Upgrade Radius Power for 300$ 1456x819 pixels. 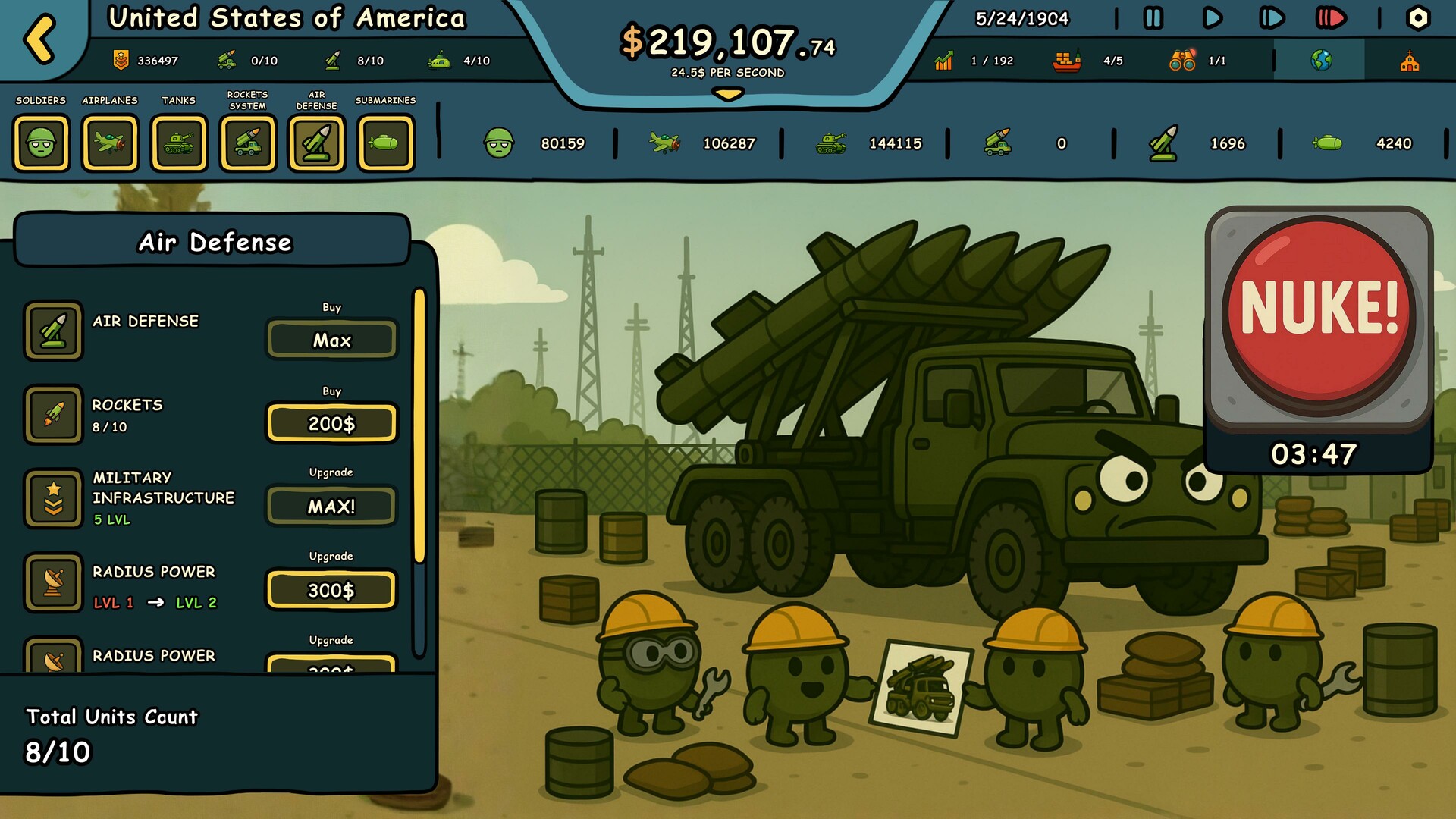331,589
